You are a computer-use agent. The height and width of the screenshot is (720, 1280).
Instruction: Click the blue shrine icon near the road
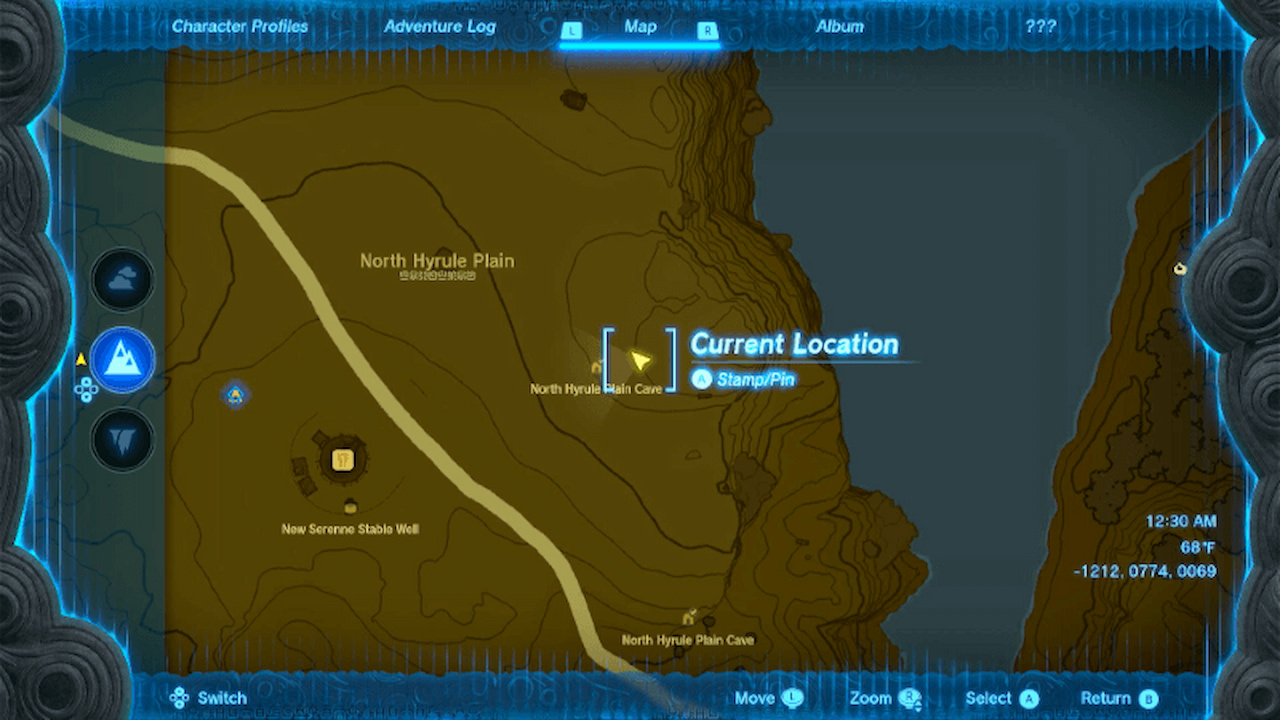point(234,396)
